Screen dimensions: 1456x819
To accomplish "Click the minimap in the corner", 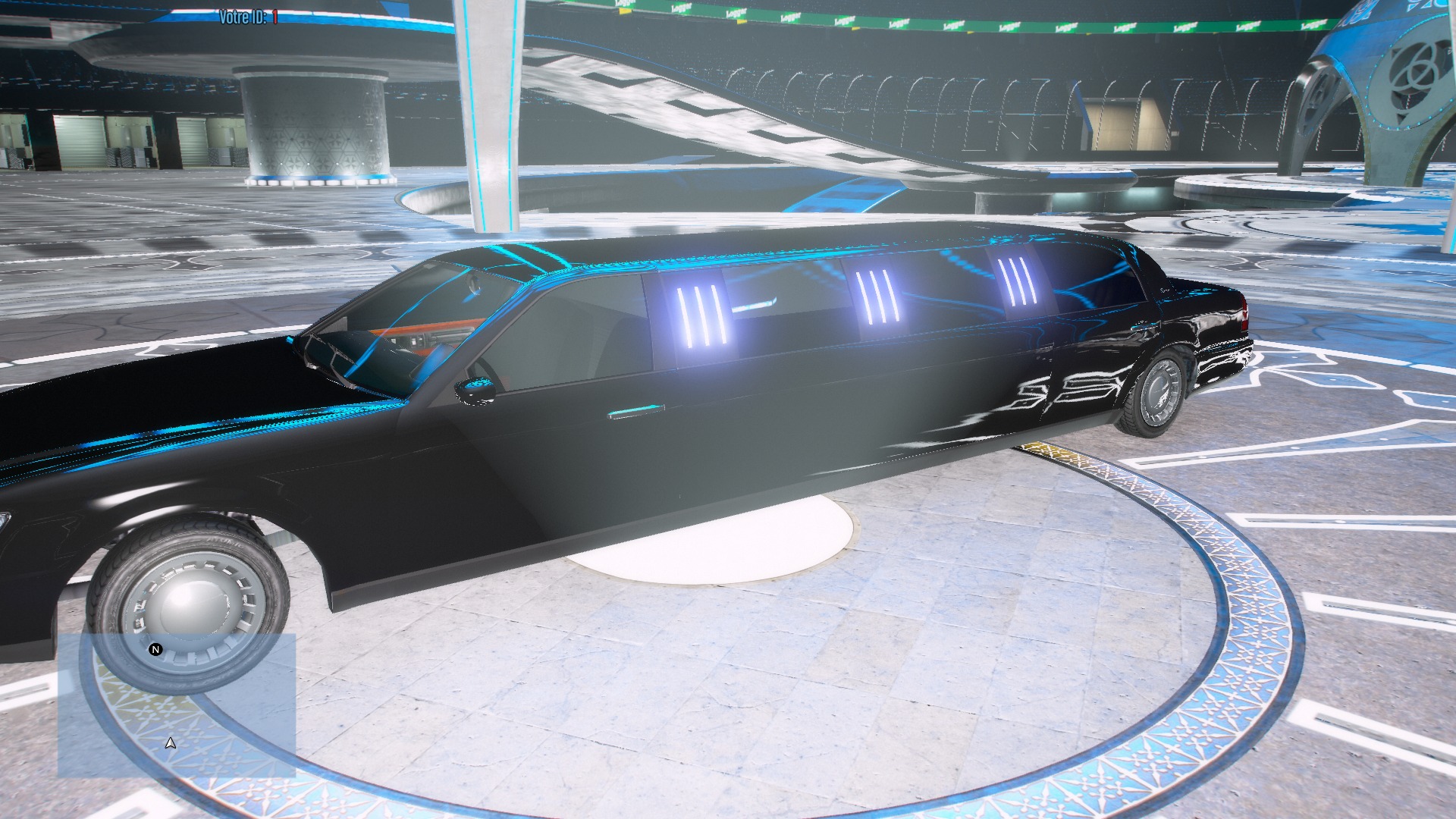I will click(x=177, y=705).
